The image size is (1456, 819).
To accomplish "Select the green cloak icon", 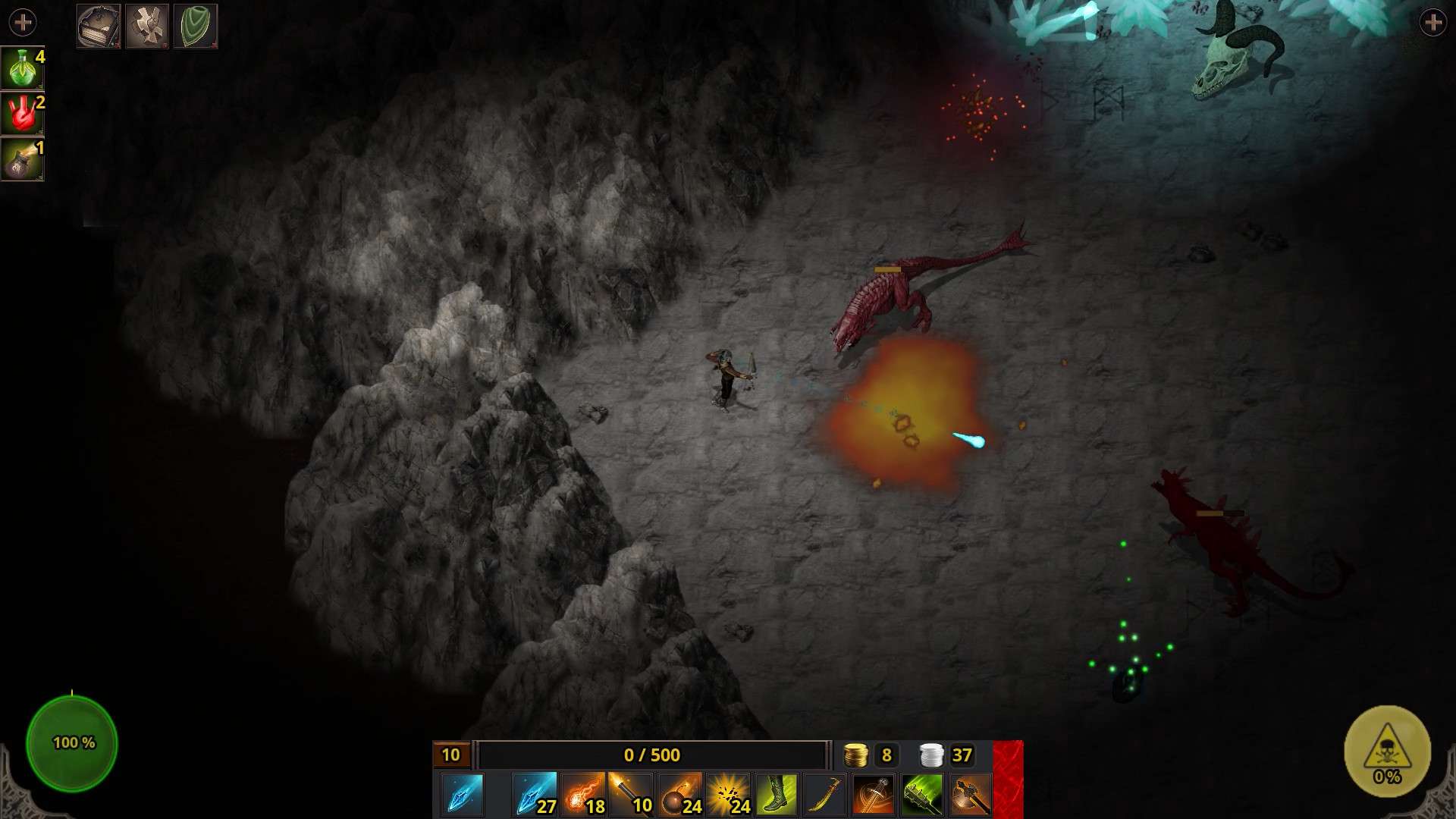I will [196, 27].
